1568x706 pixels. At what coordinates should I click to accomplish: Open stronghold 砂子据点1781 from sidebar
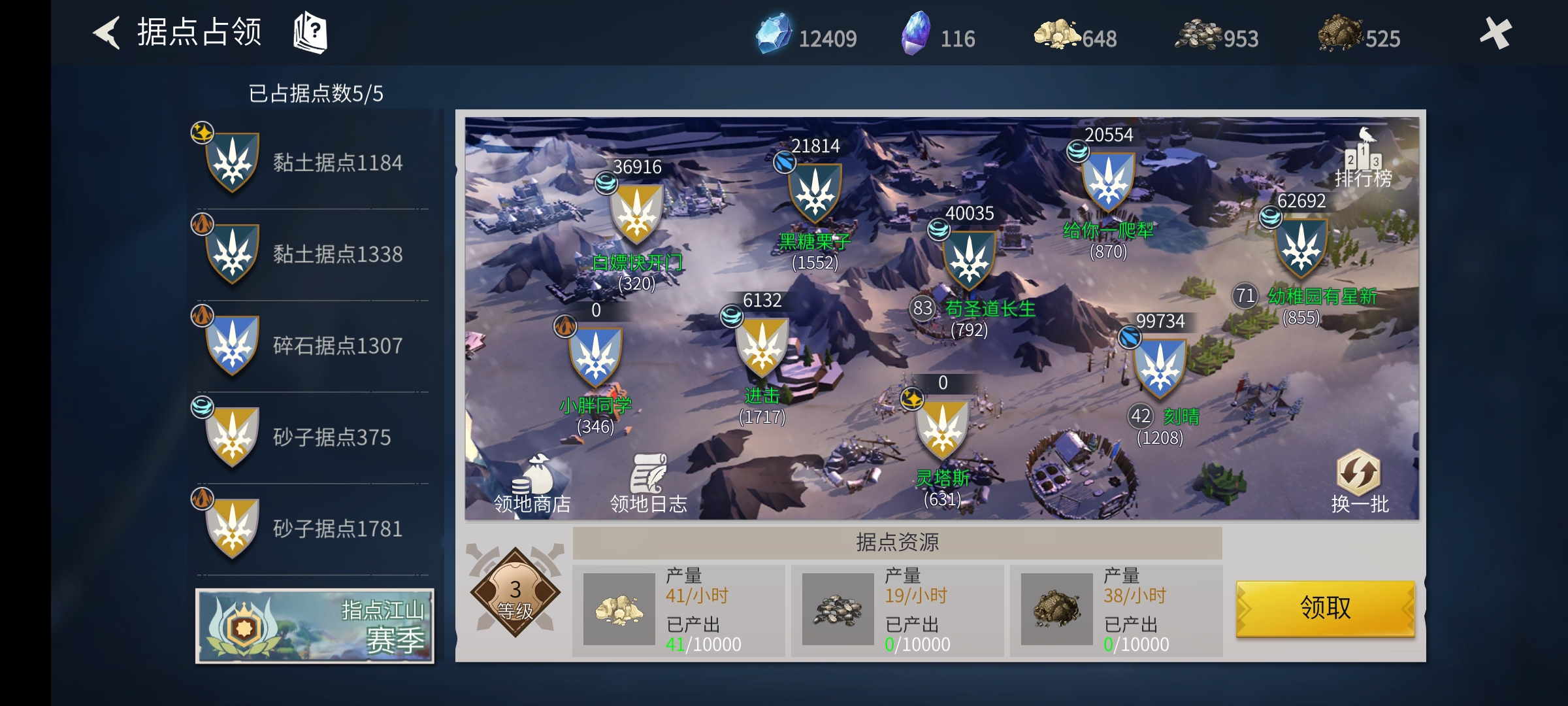point(307,529)
